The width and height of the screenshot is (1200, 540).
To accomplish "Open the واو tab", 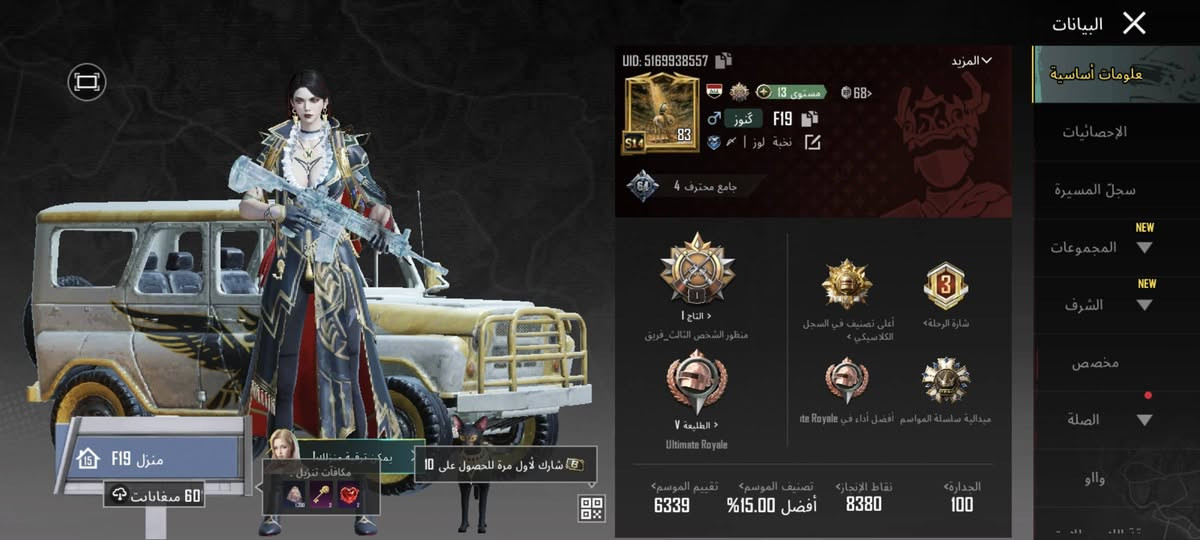I will click(x=1095, y=479).
